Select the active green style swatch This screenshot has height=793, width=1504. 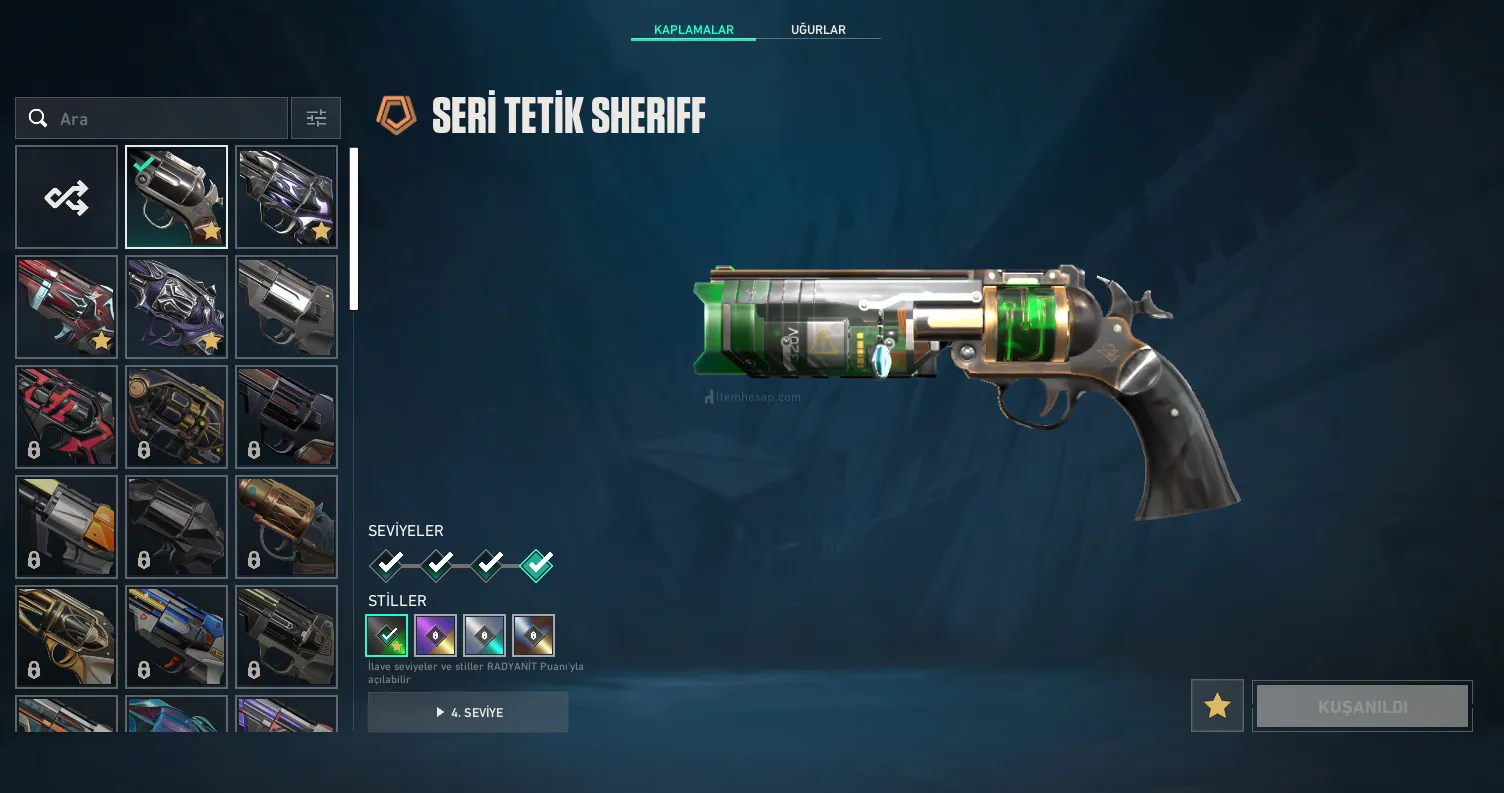pos(387,635)
